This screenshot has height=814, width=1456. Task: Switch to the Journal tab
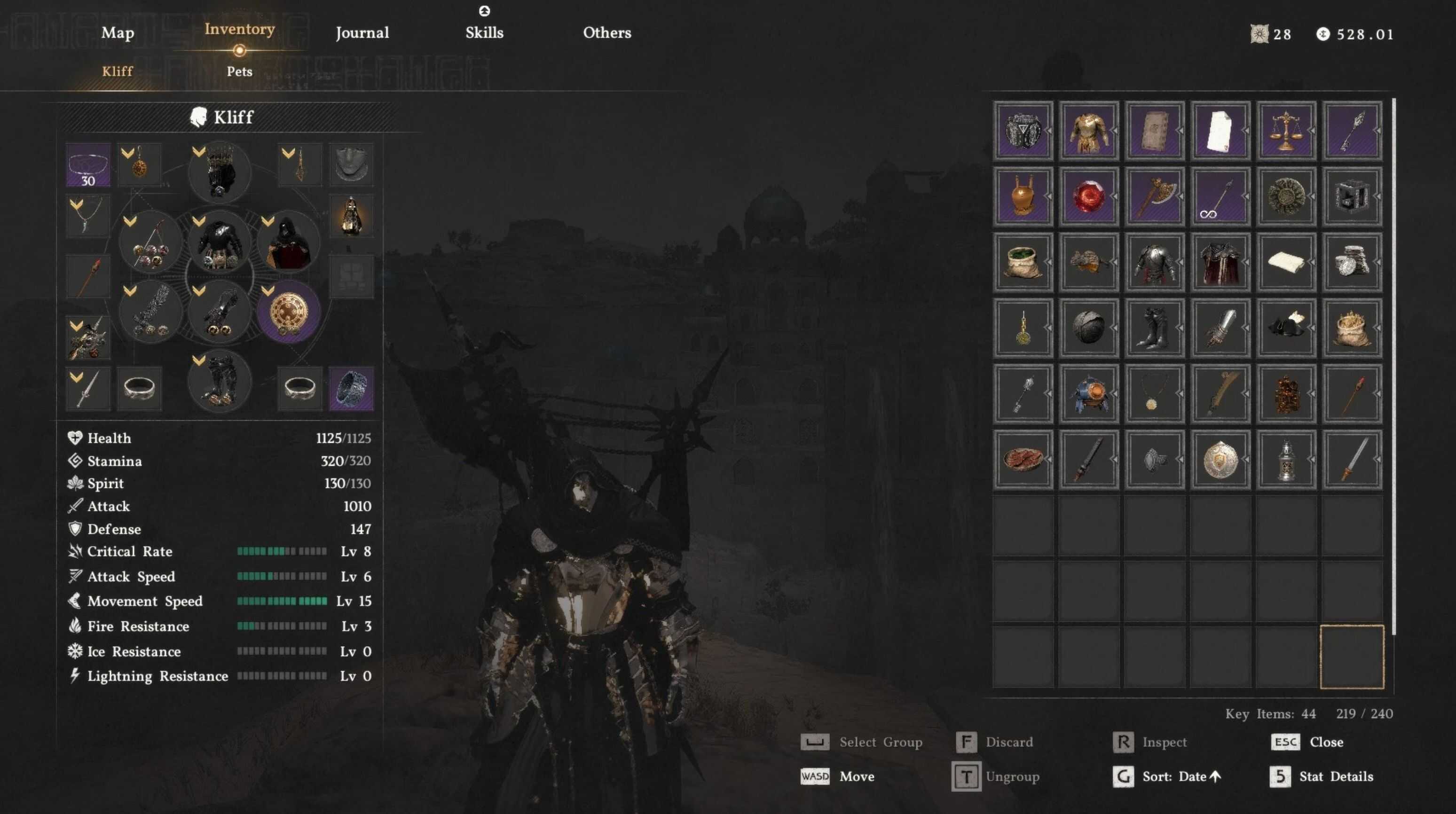click(x=362, y=33)
